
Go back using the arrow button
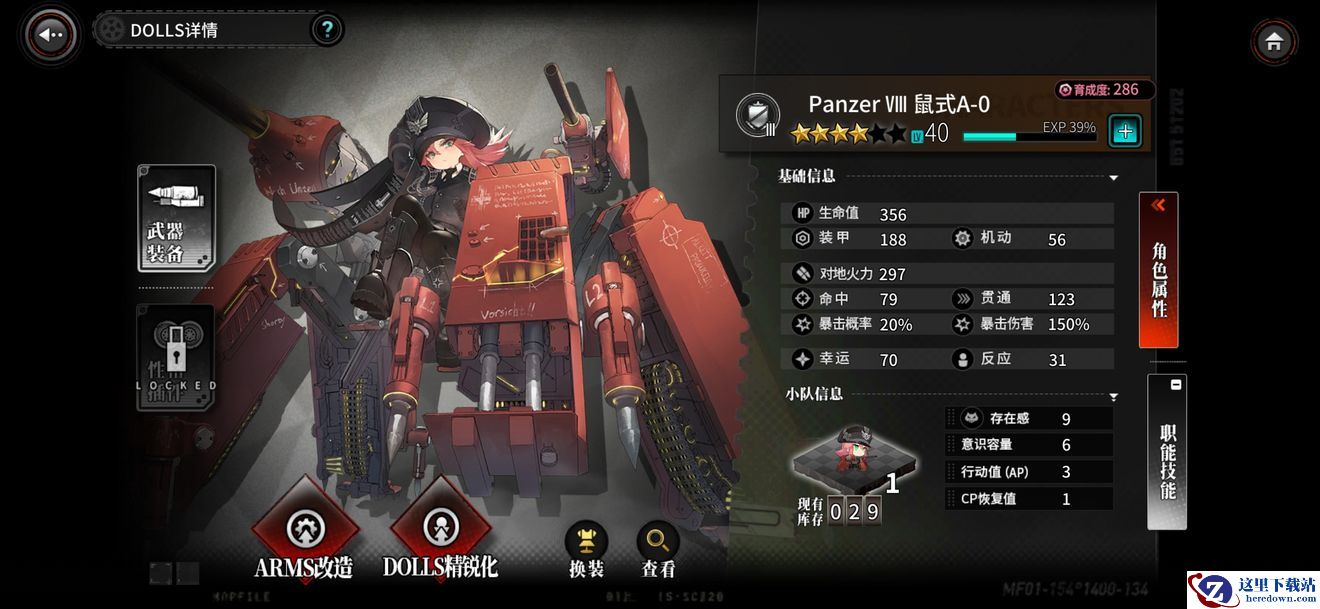point(51,34)
